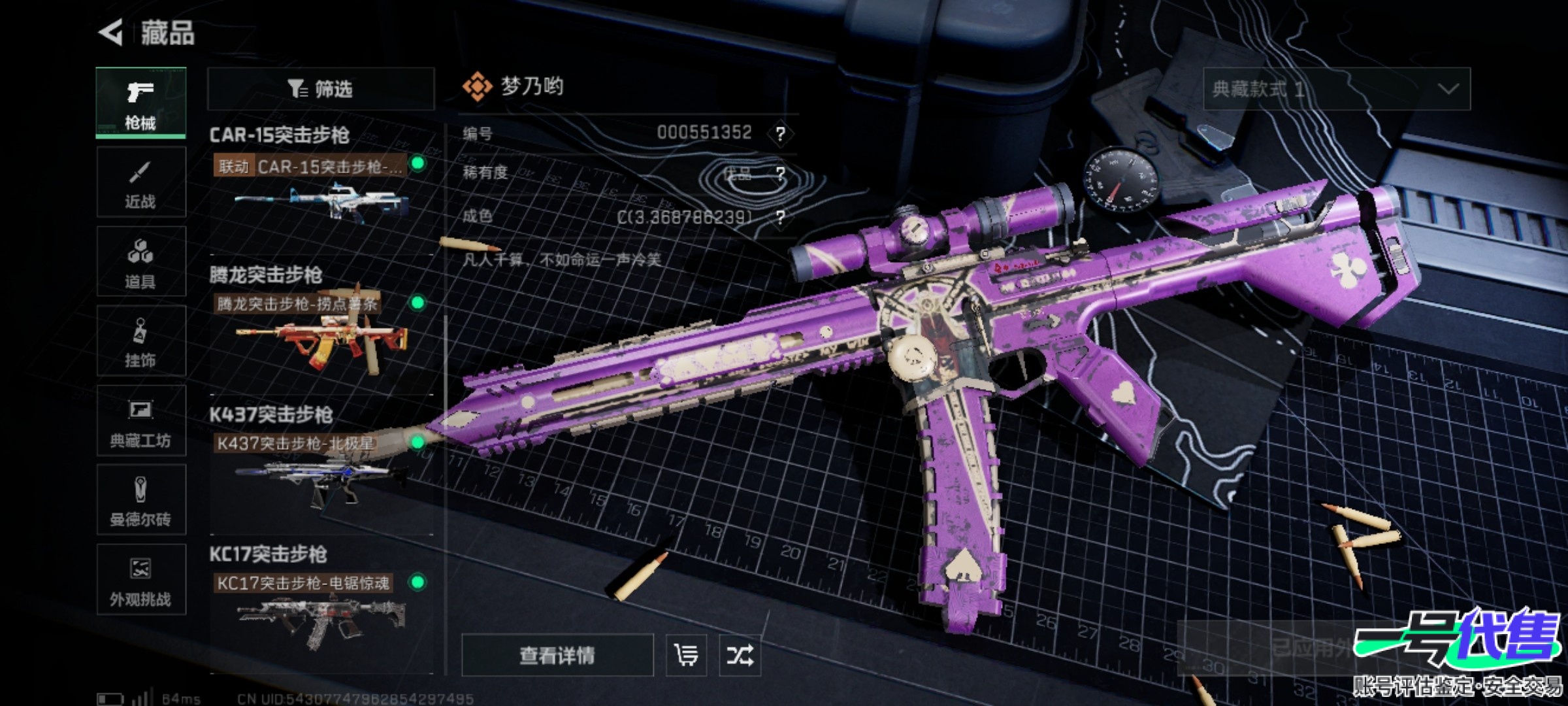Click the shuffle arrows icon button

(740, 655)
